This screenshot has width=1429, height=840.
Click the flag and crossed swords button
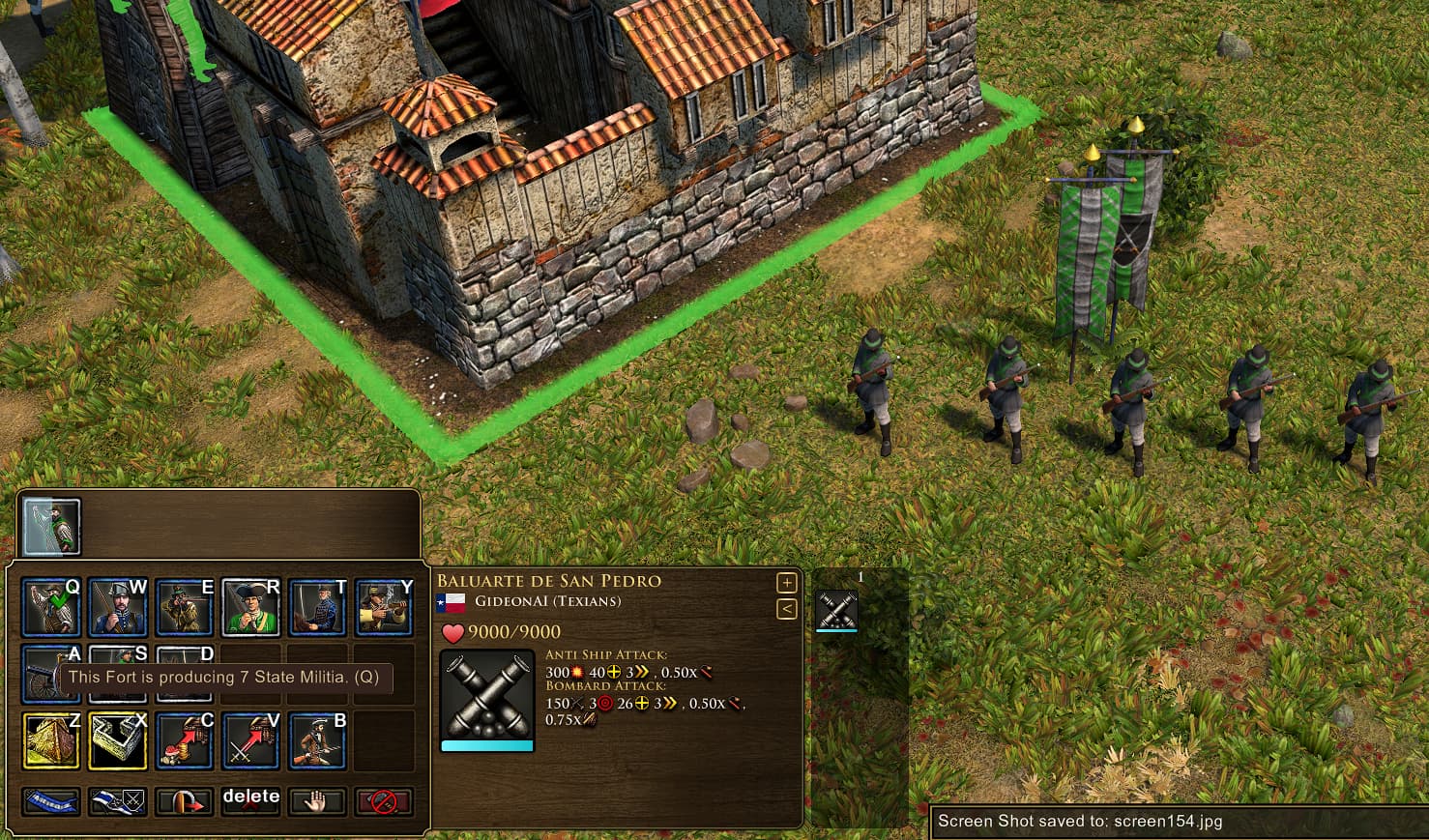[x=117, y=801]
